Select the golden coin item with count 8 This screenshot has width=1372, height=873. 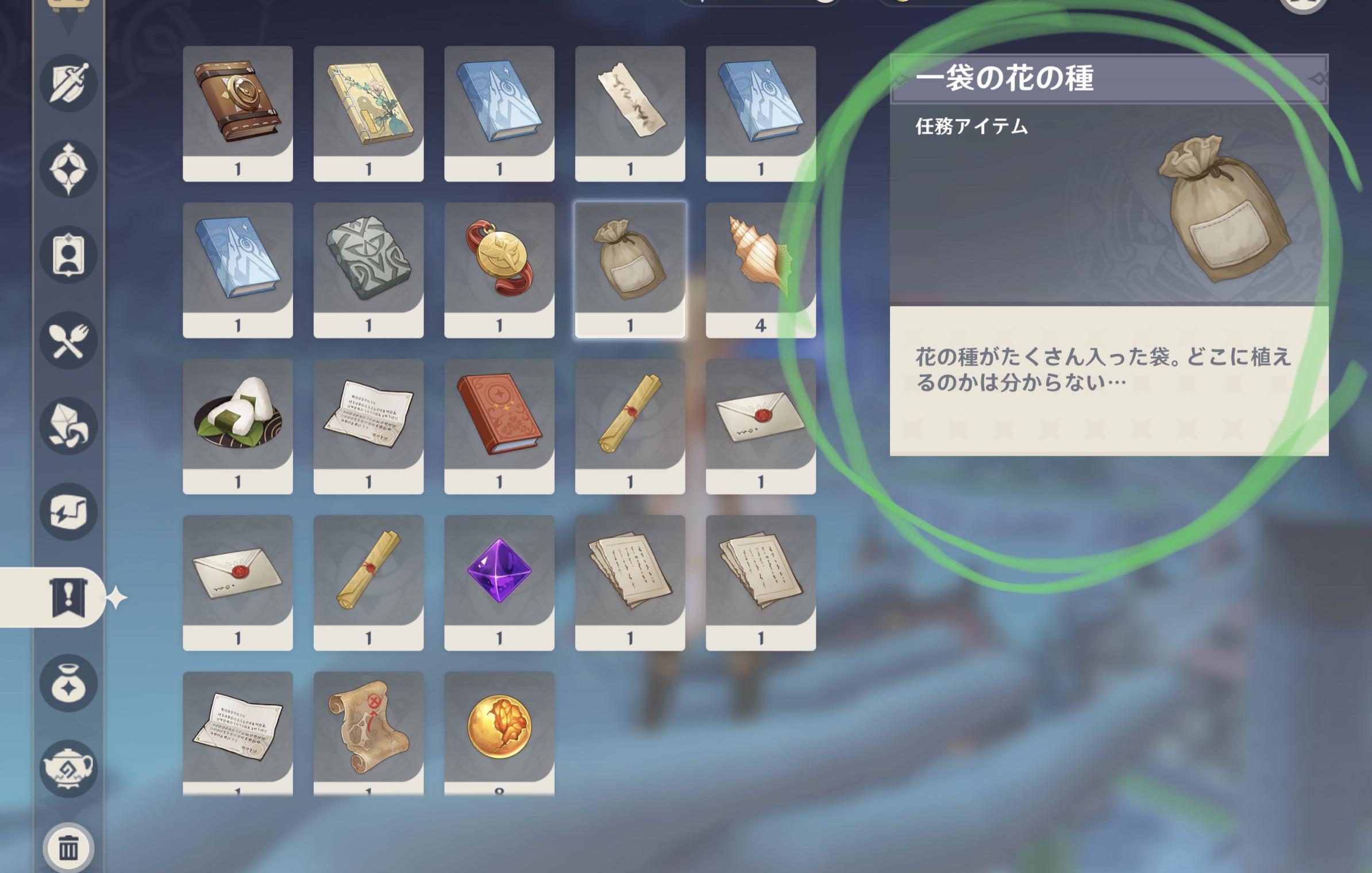click(500, 724)
